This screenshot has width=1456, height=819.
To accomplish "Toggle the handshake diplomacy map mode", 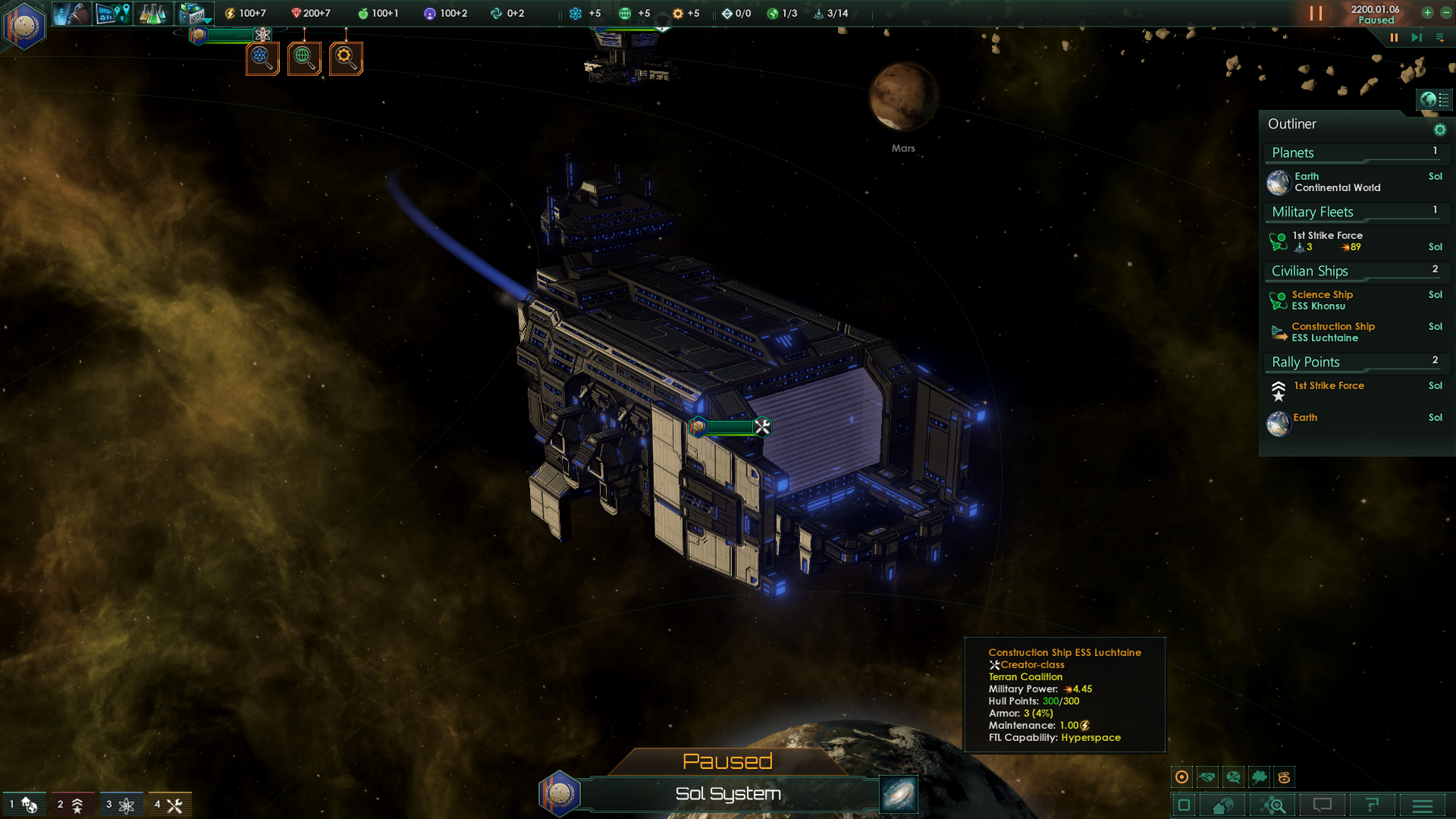I will pyautogui.click(x=1207, y=777).
